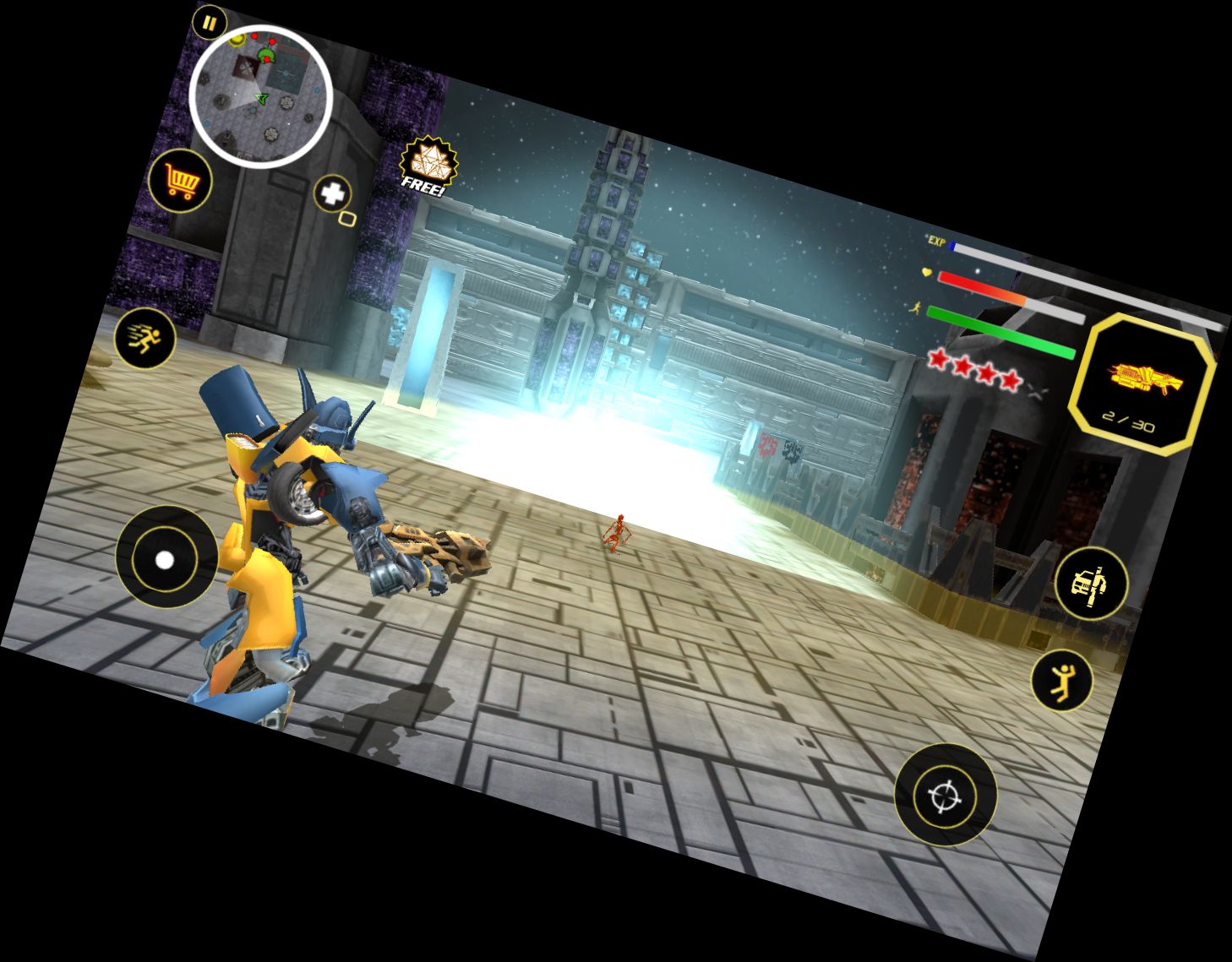Transform into car with the robot-car button
1232x962 pixels.
click(1090, 582)
